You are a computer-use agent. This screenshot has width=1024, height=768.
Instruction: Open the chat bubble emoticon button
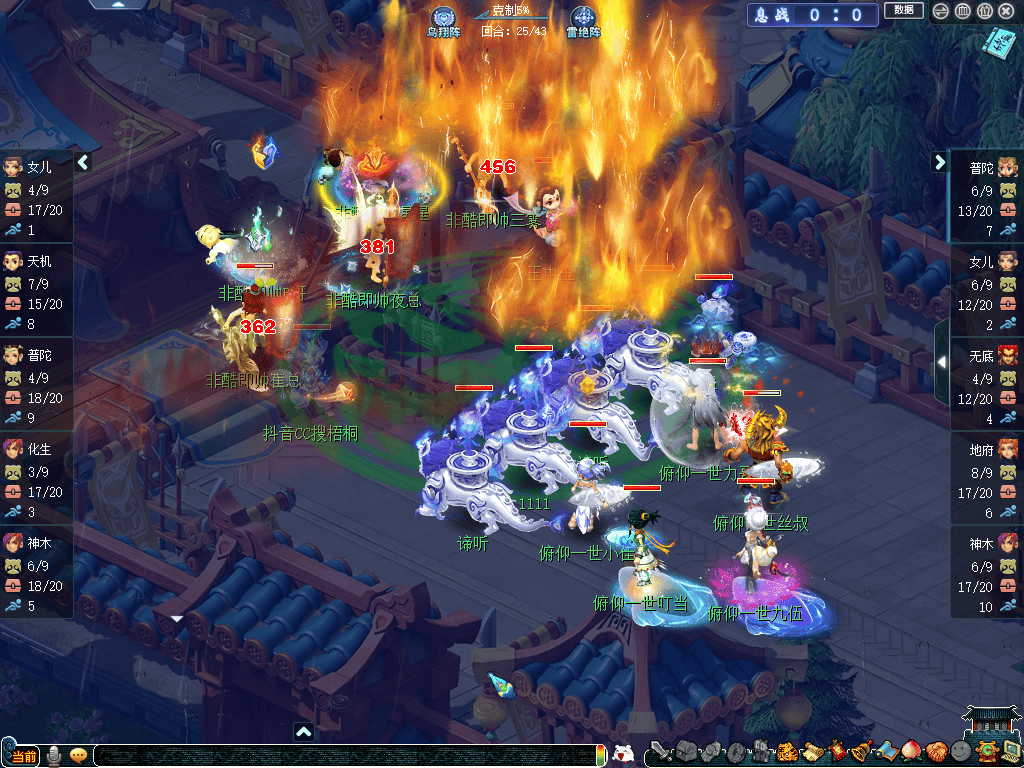pyautogui.click(x=78, y=755)
